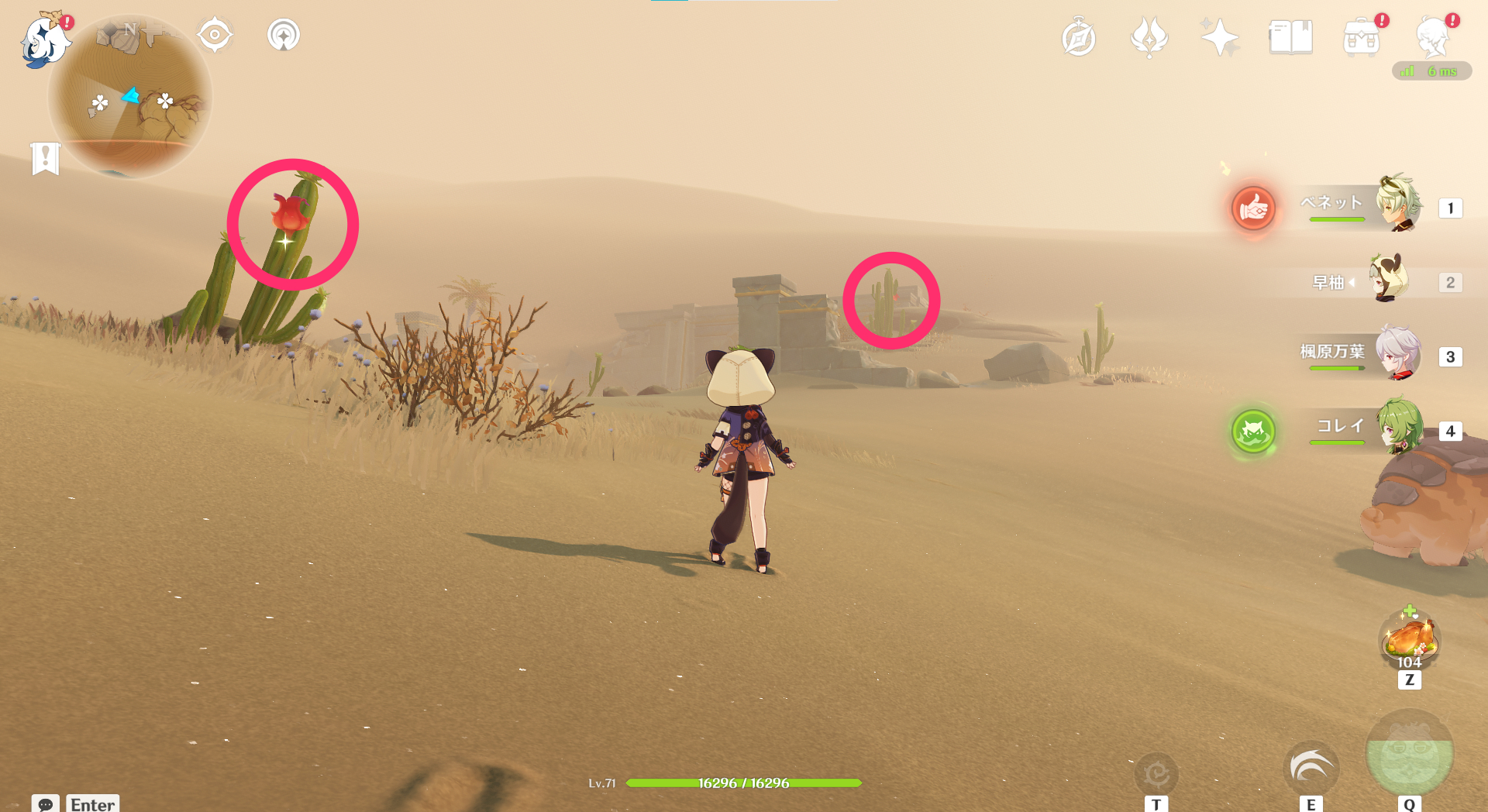
Task: Open the Archive book icon
Action: point(1290,36)
